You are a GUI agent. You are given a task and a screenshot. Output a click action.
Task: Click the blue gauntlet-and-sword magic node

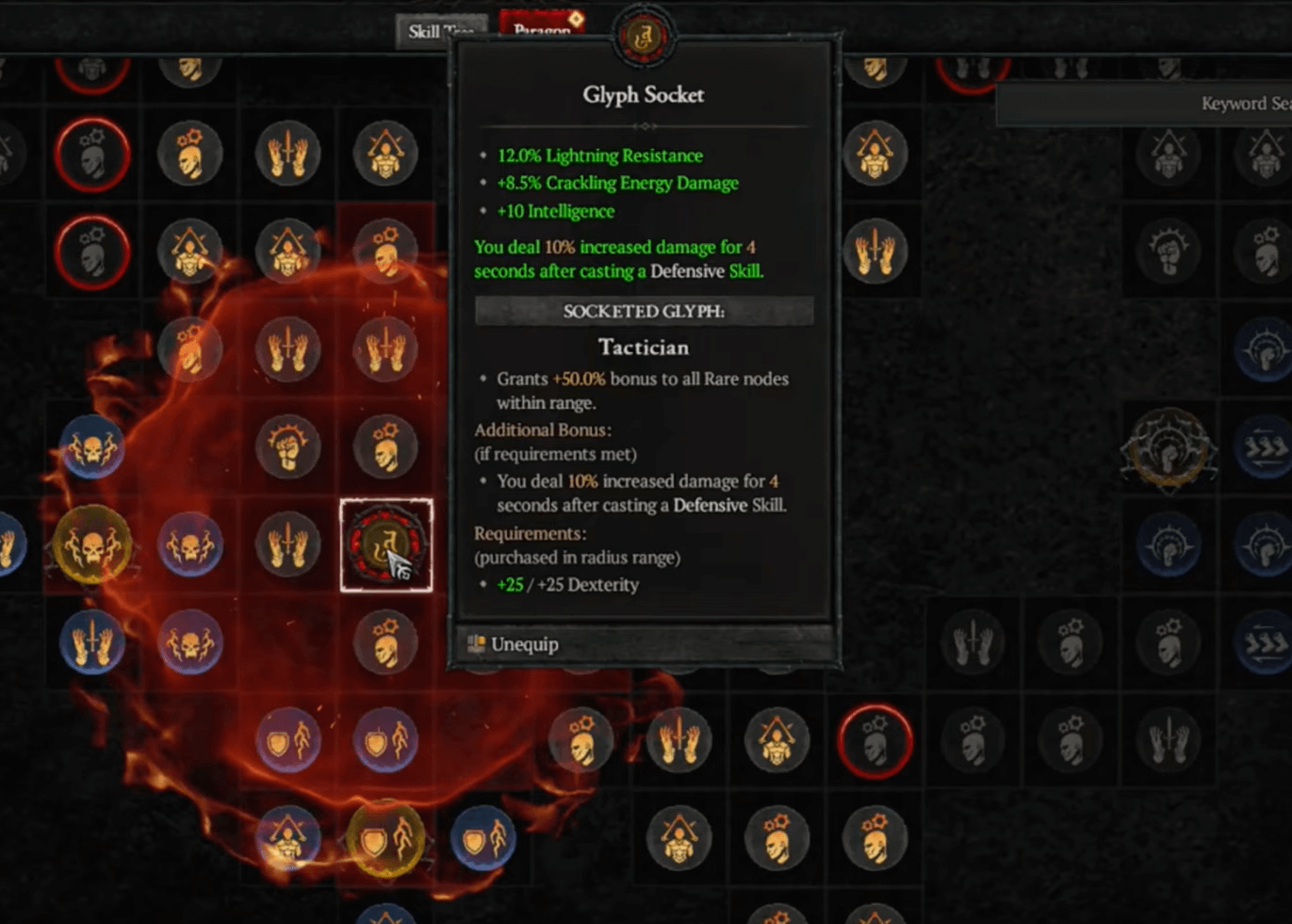[91, 641]
